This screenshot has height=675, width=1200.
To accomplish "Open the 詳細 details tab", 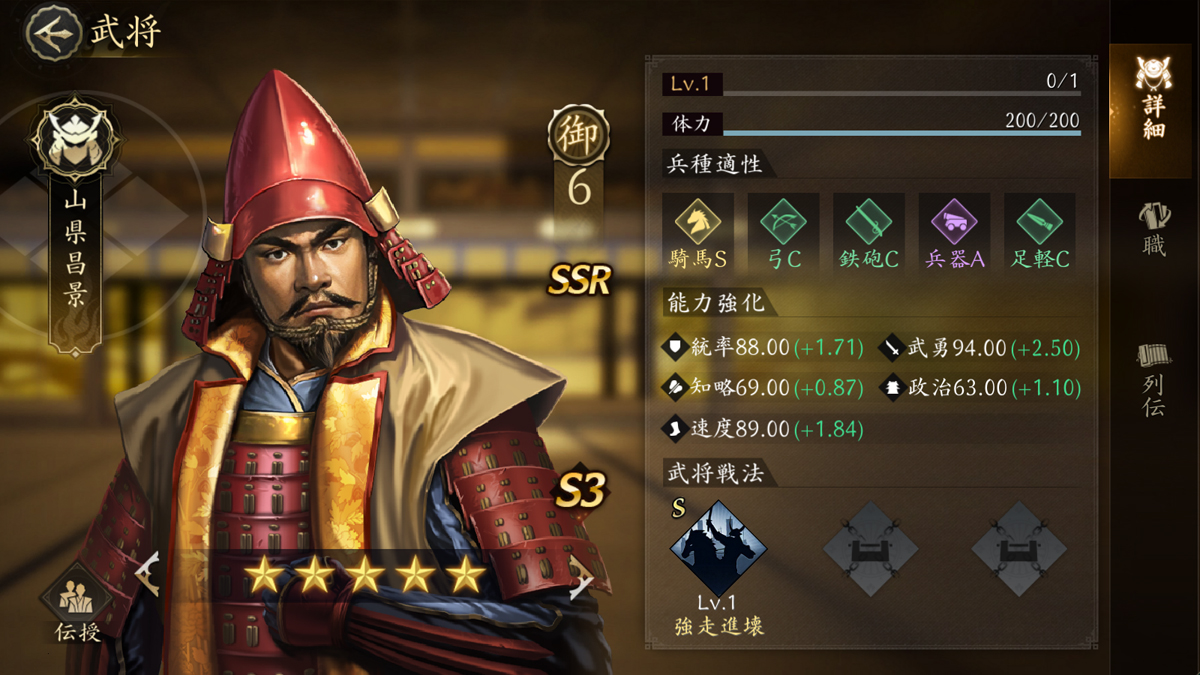I will 1154,98.
